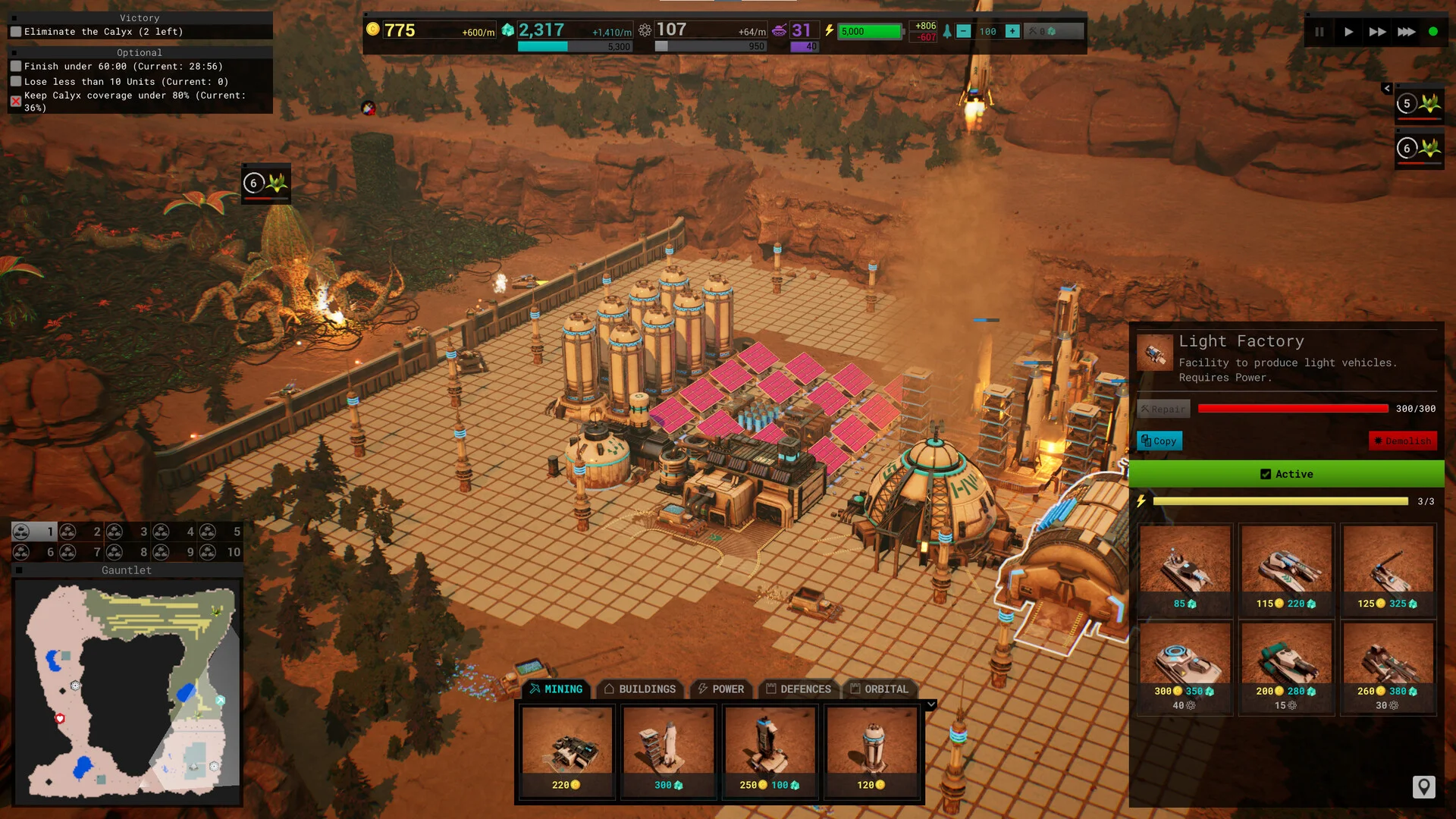Pause the game speed
1456x819 pixels.
point(1319,32)
